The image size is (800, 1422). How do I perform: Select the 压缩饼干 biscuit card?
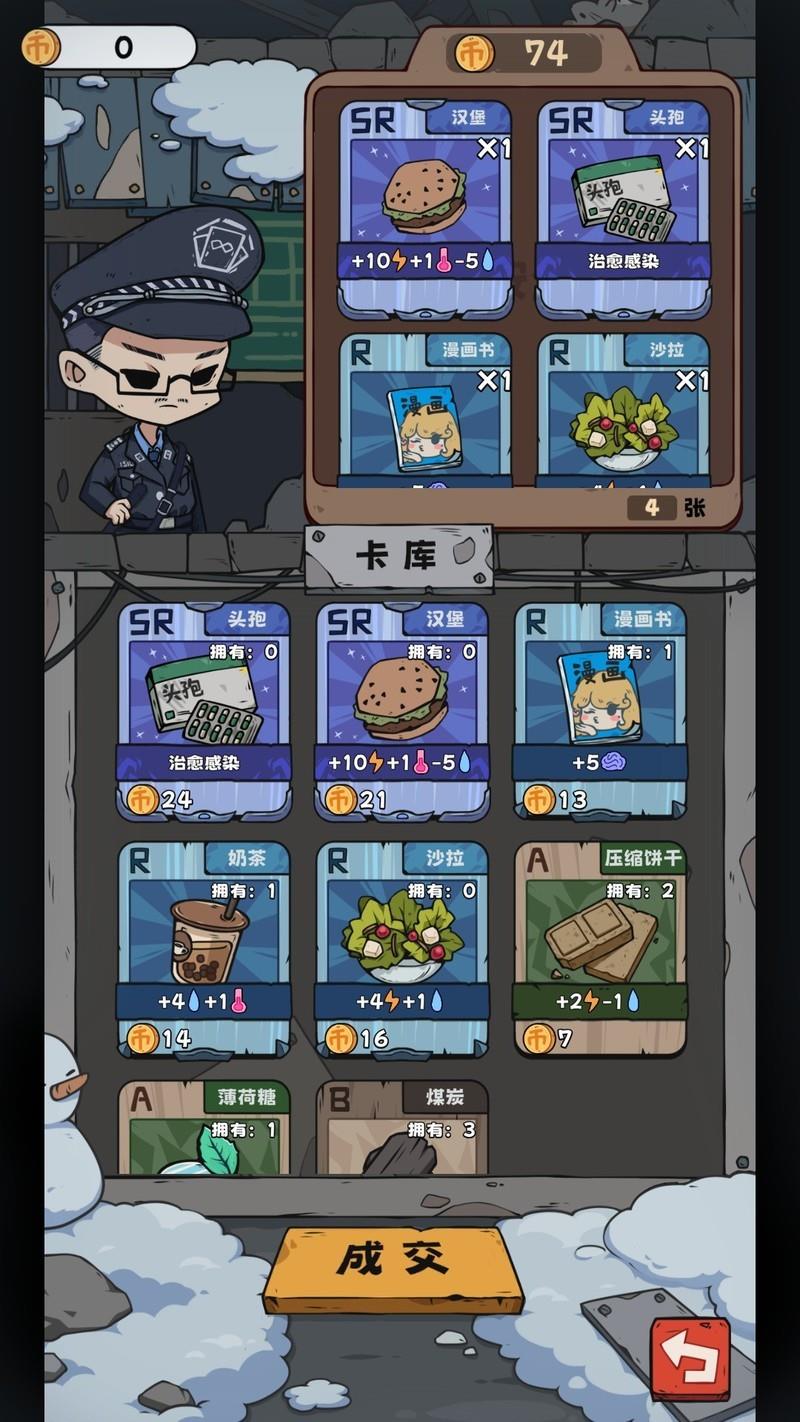[600, 948]
